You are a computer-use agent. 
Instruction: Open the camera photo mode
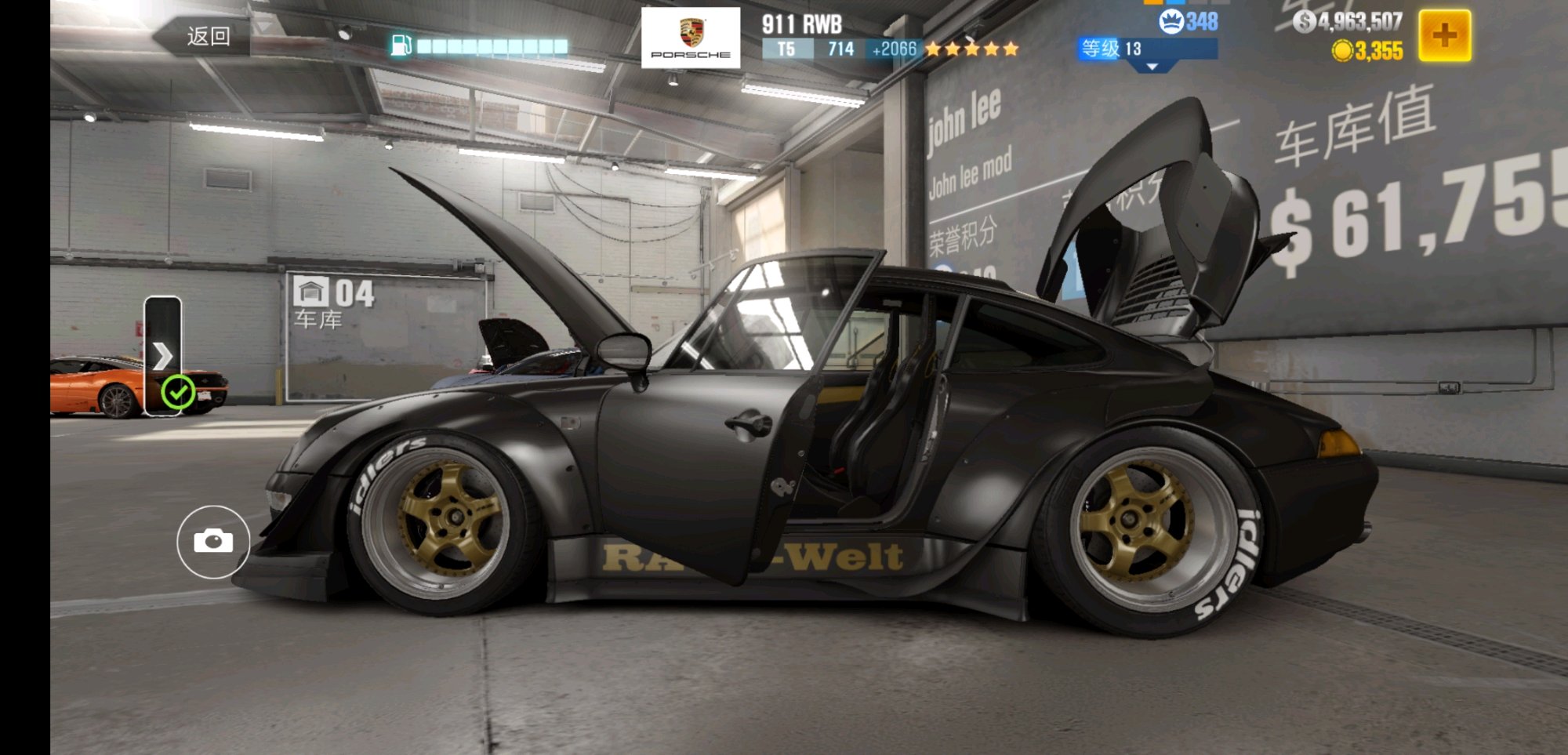pos(213,542)
